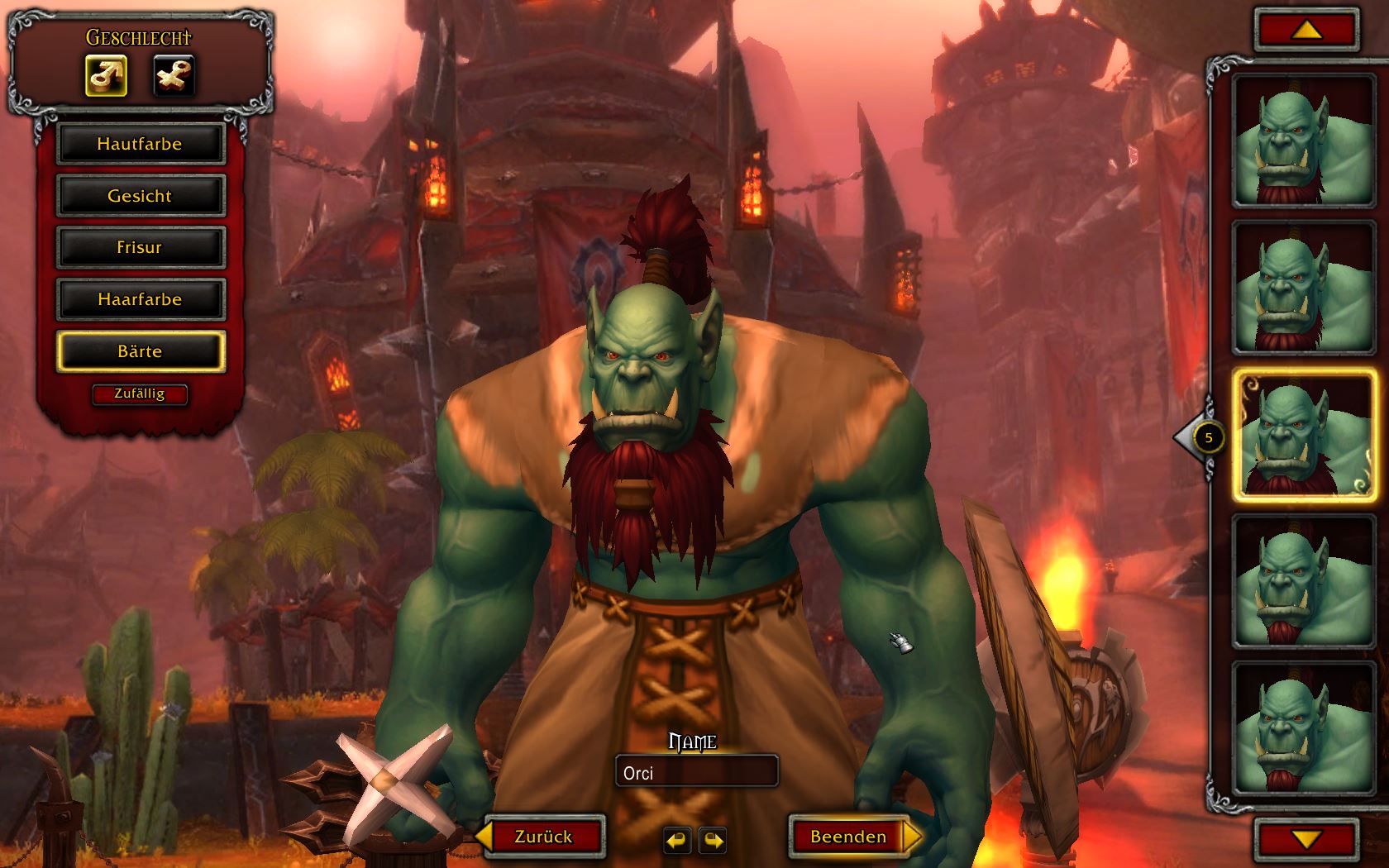Open the Gesicht category
1389x868 pixels.
(140, 196)
